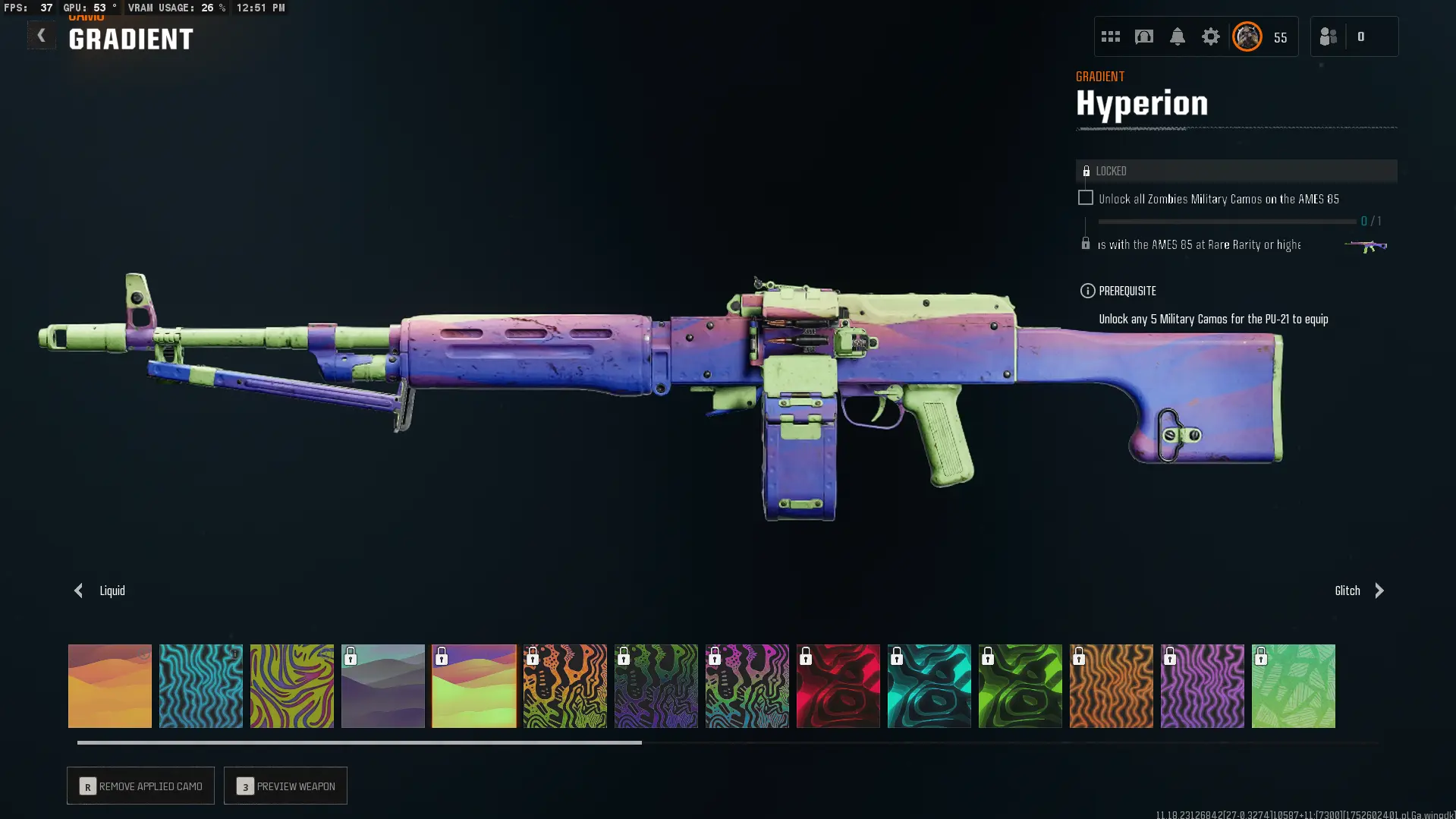This screenshot has height=819, width=1456.
Task: Click the camo list horizontal scrollbar
Action: tap(360, 742)
